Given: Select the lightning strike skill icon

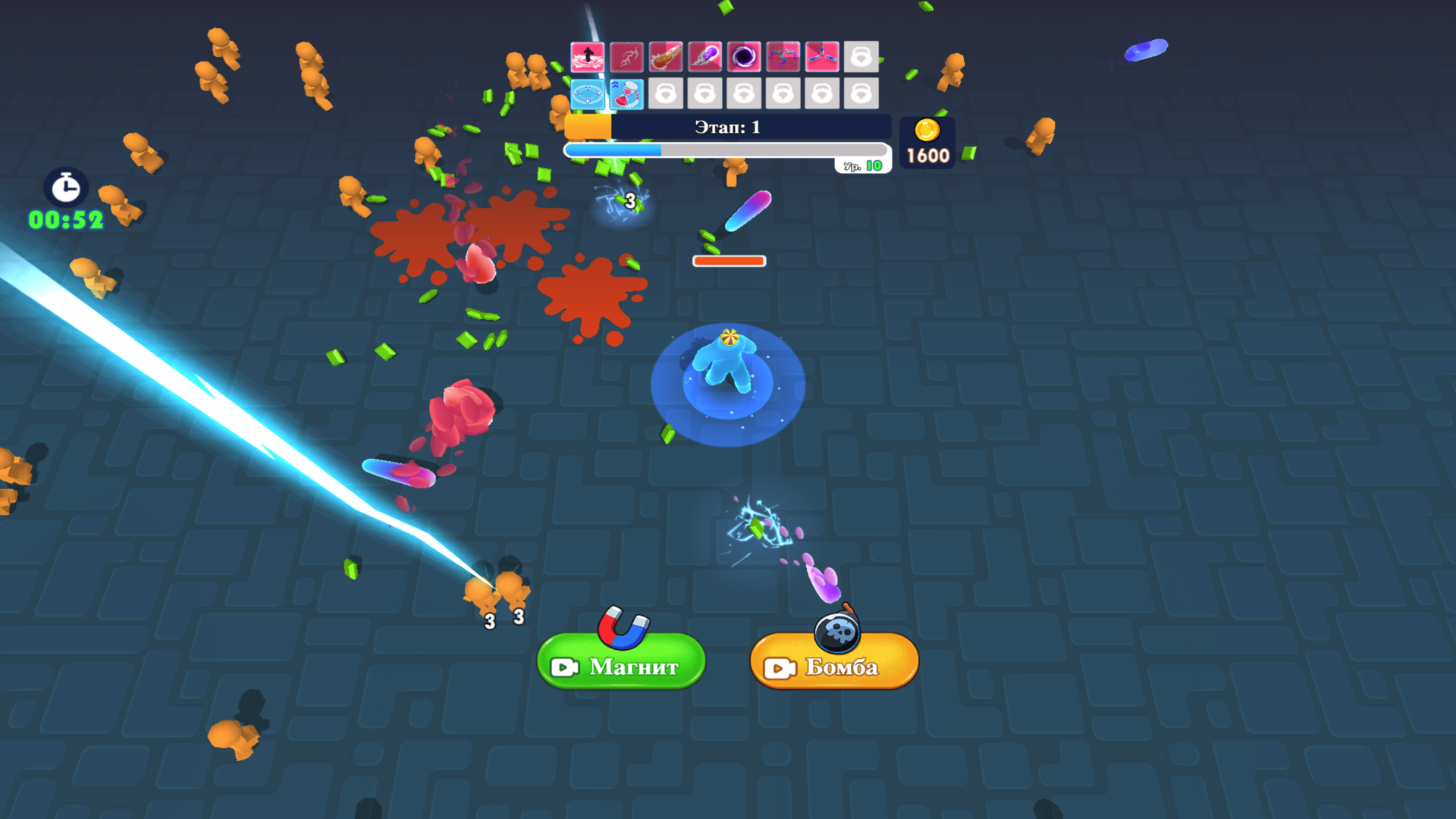Looking at the screenshot, I should [626, 57].
